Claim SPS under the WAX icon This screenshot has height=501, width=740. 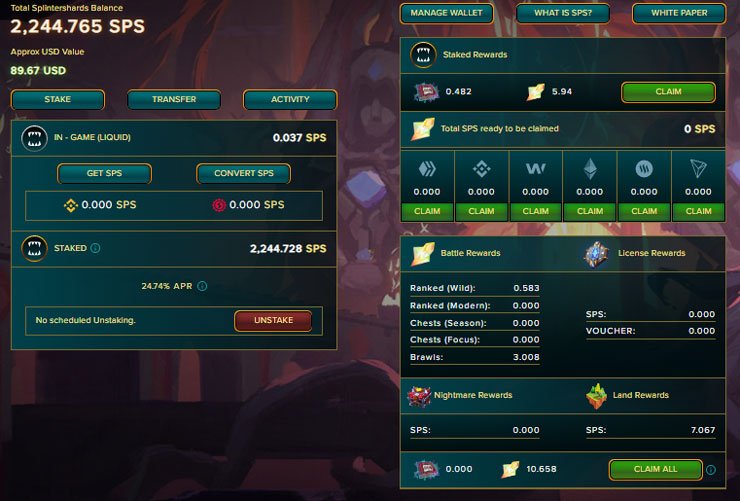pyautogui.click(x=536, y=211)
